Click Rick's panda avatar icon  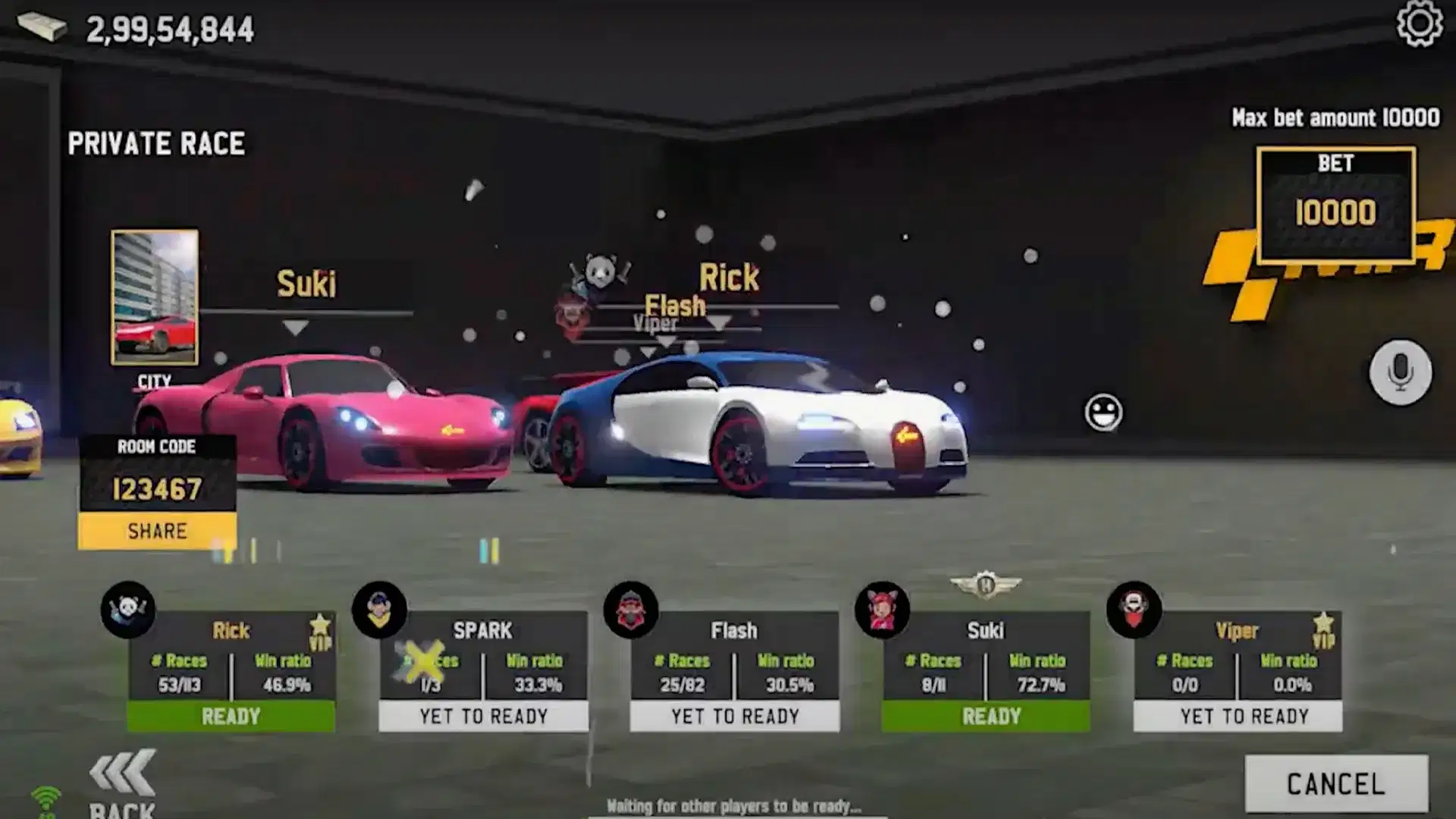pos(127,609)
